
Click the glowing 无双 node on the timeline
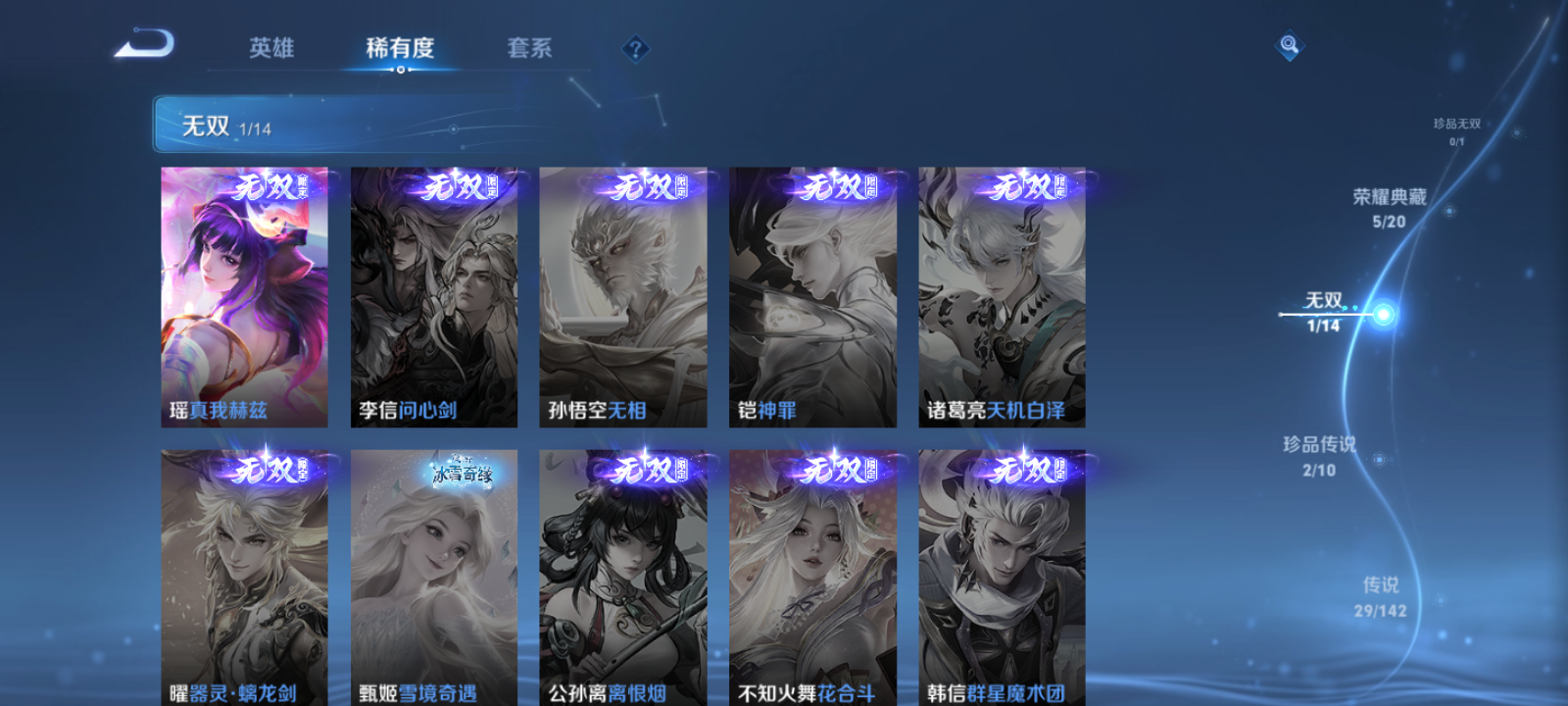point(1383,315)
